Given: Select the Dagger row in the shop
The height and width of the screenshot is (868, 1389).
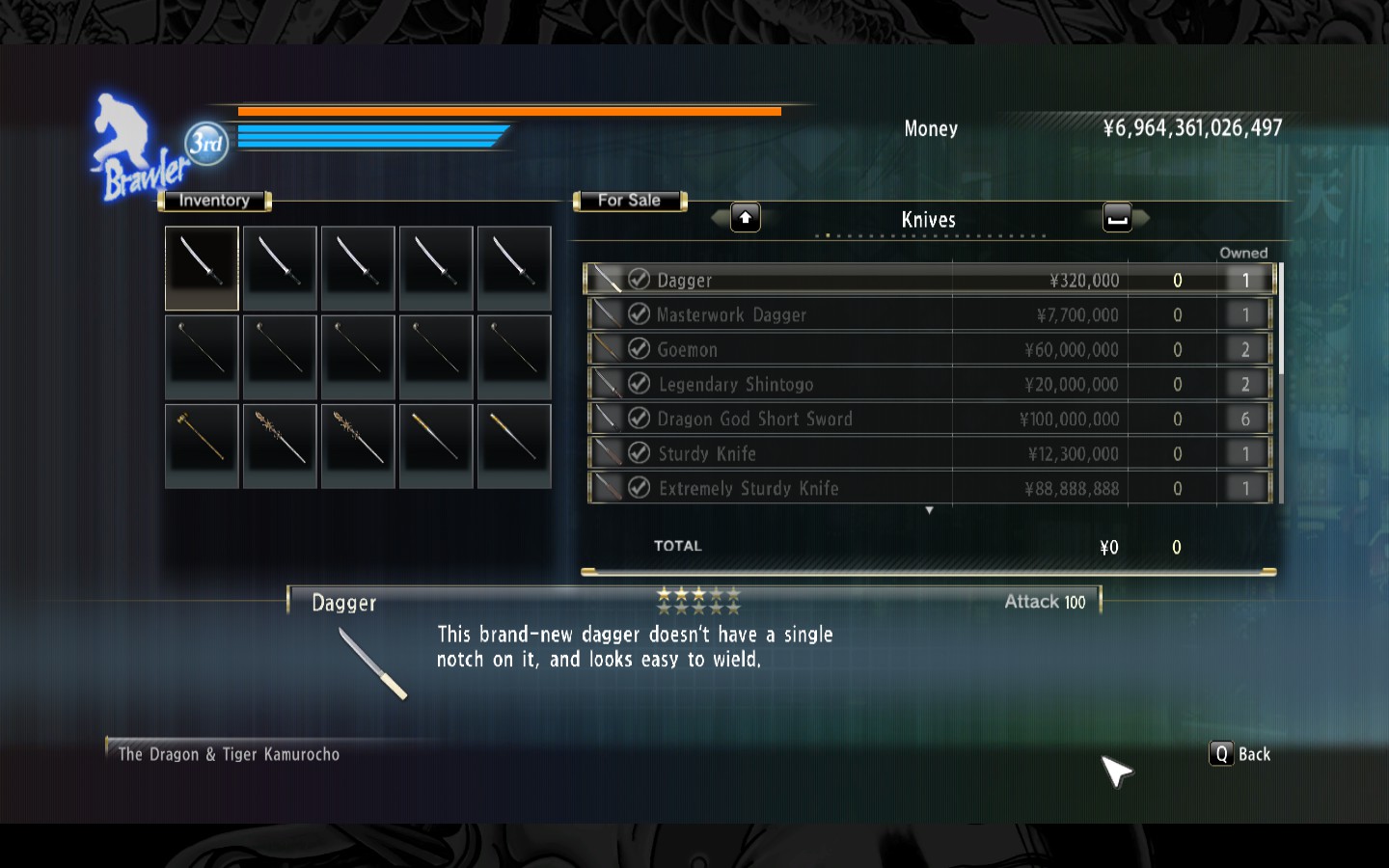Looking at the screenshot, I should click(868, 280).
